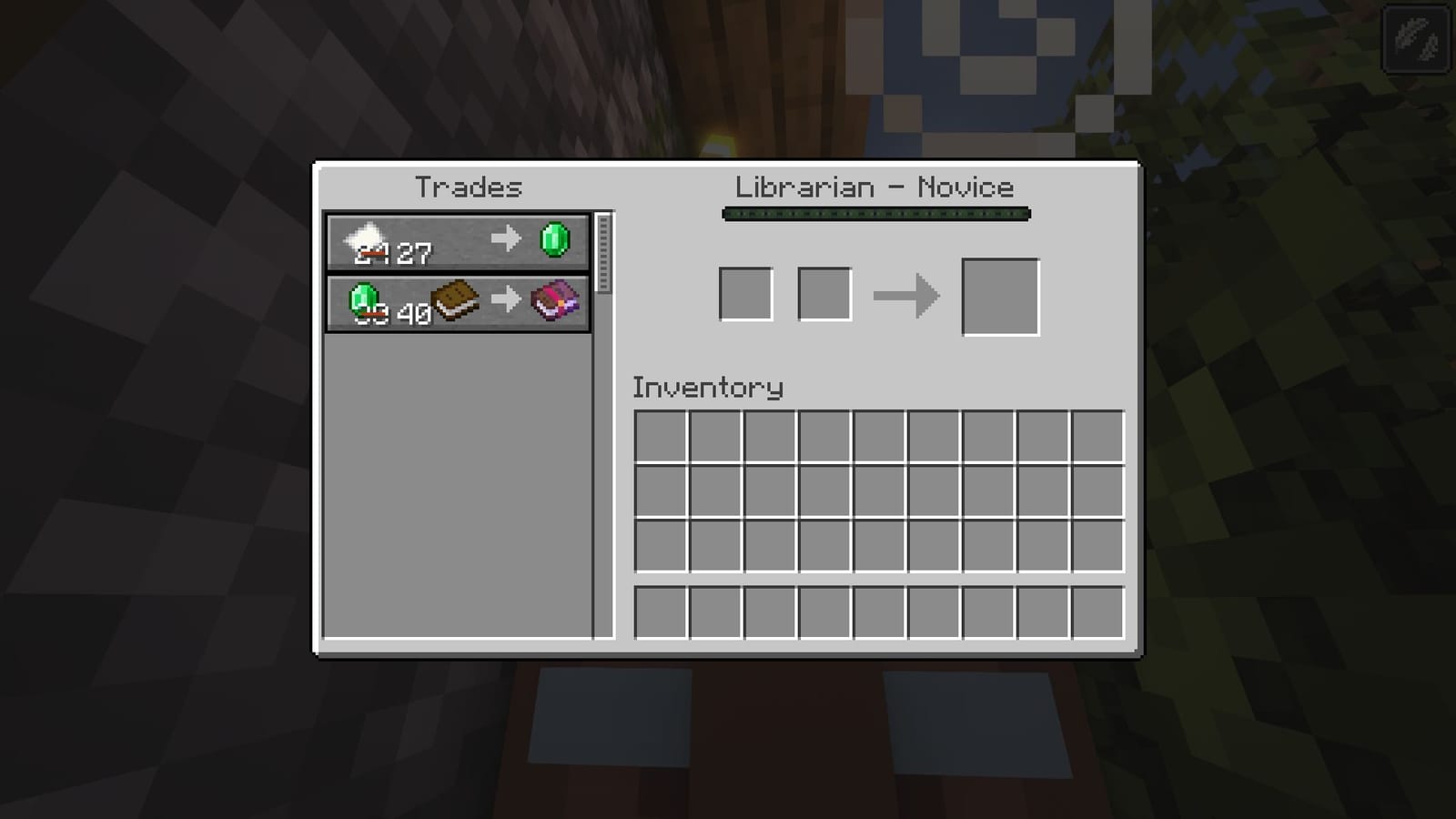The width and height of the screenshot is (1456, 819).
Task: Click the second trade input slot
Action: coord(823,294)
